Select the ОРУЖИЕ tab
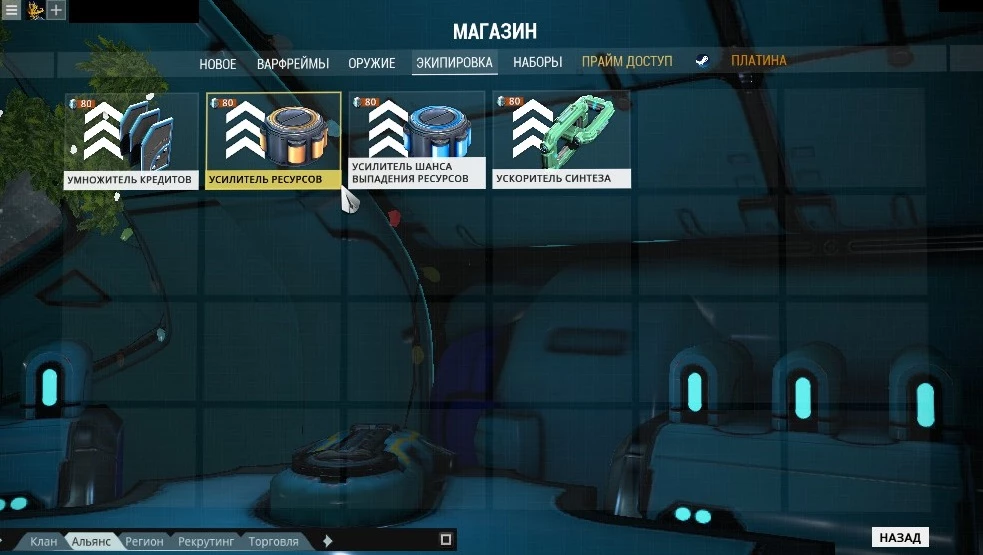983x555 pixels. 372,63
